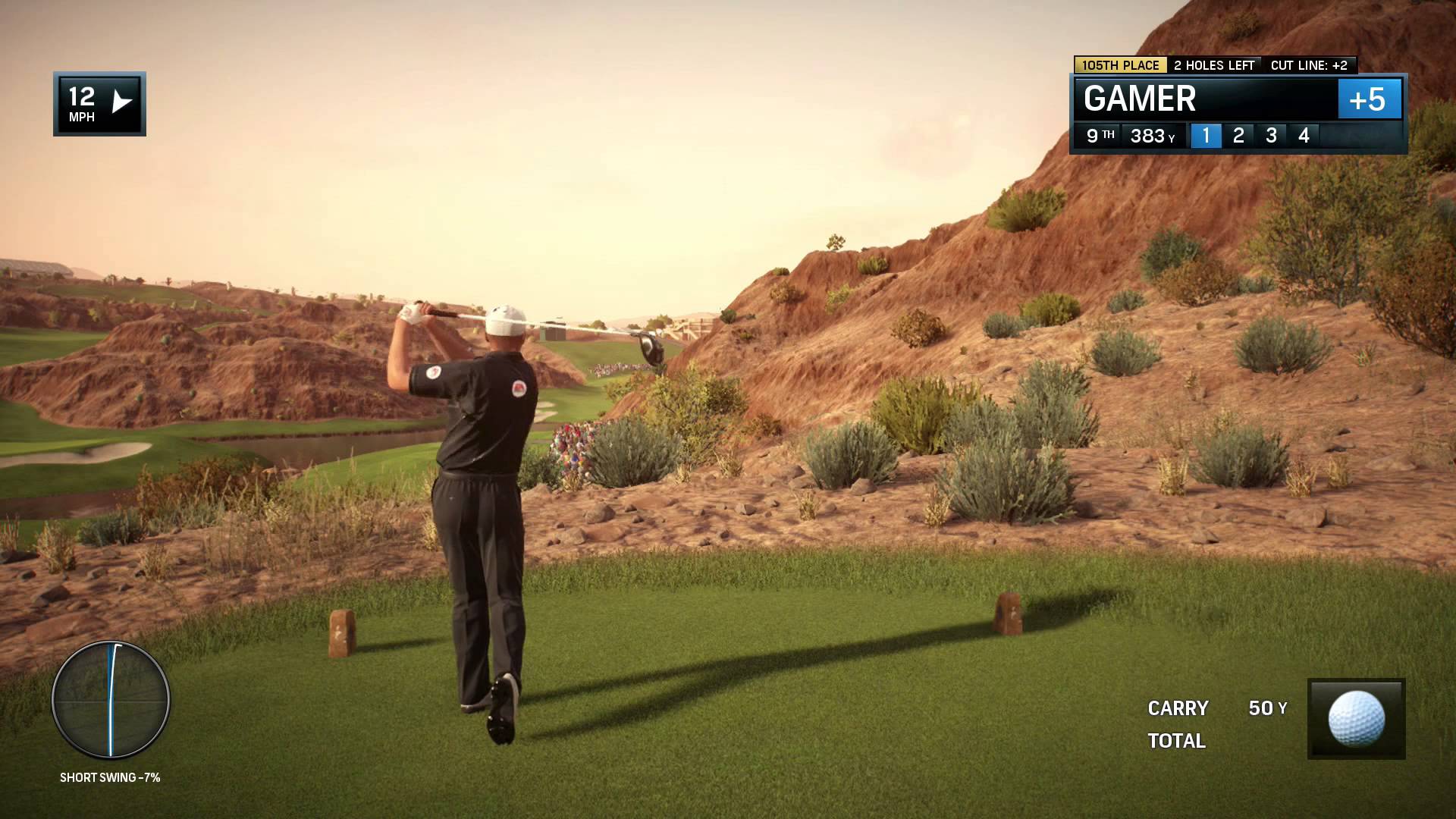Image resolution: width=1456 pixels, height=819 pixels.
Task: Switch to round 2 on the scoreboard
Action: pyautogui.click(x=1238, y=136)
